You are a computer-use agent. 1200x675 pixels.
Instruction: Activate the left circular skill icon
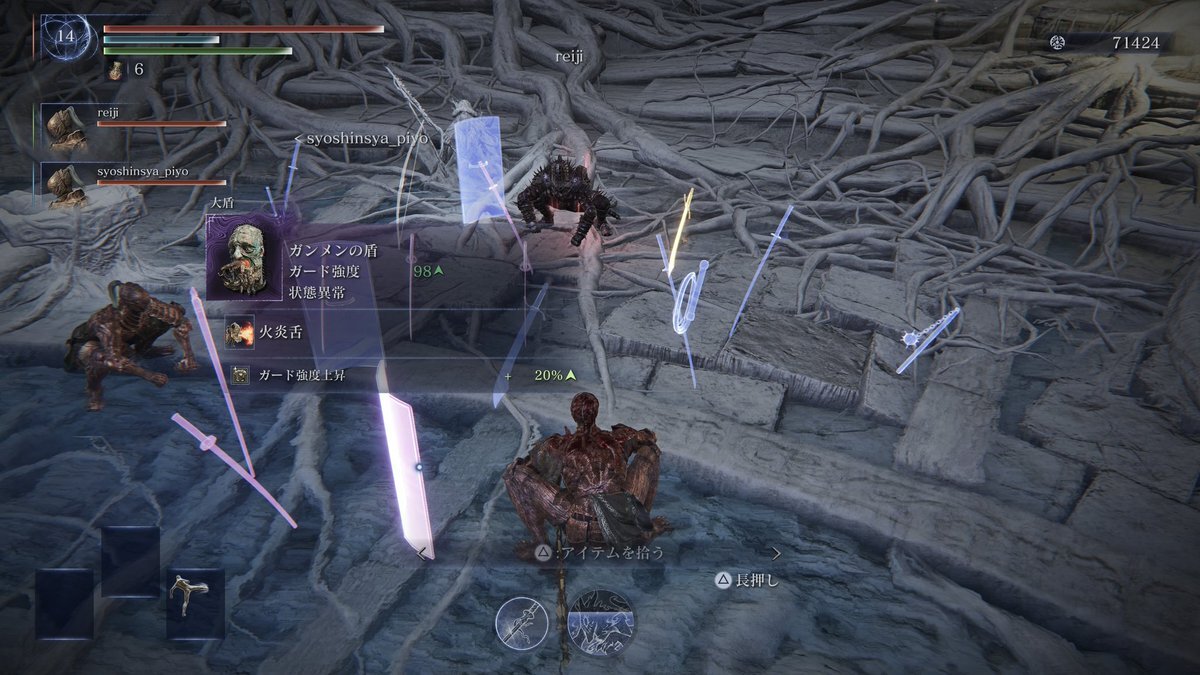(522, 623)
